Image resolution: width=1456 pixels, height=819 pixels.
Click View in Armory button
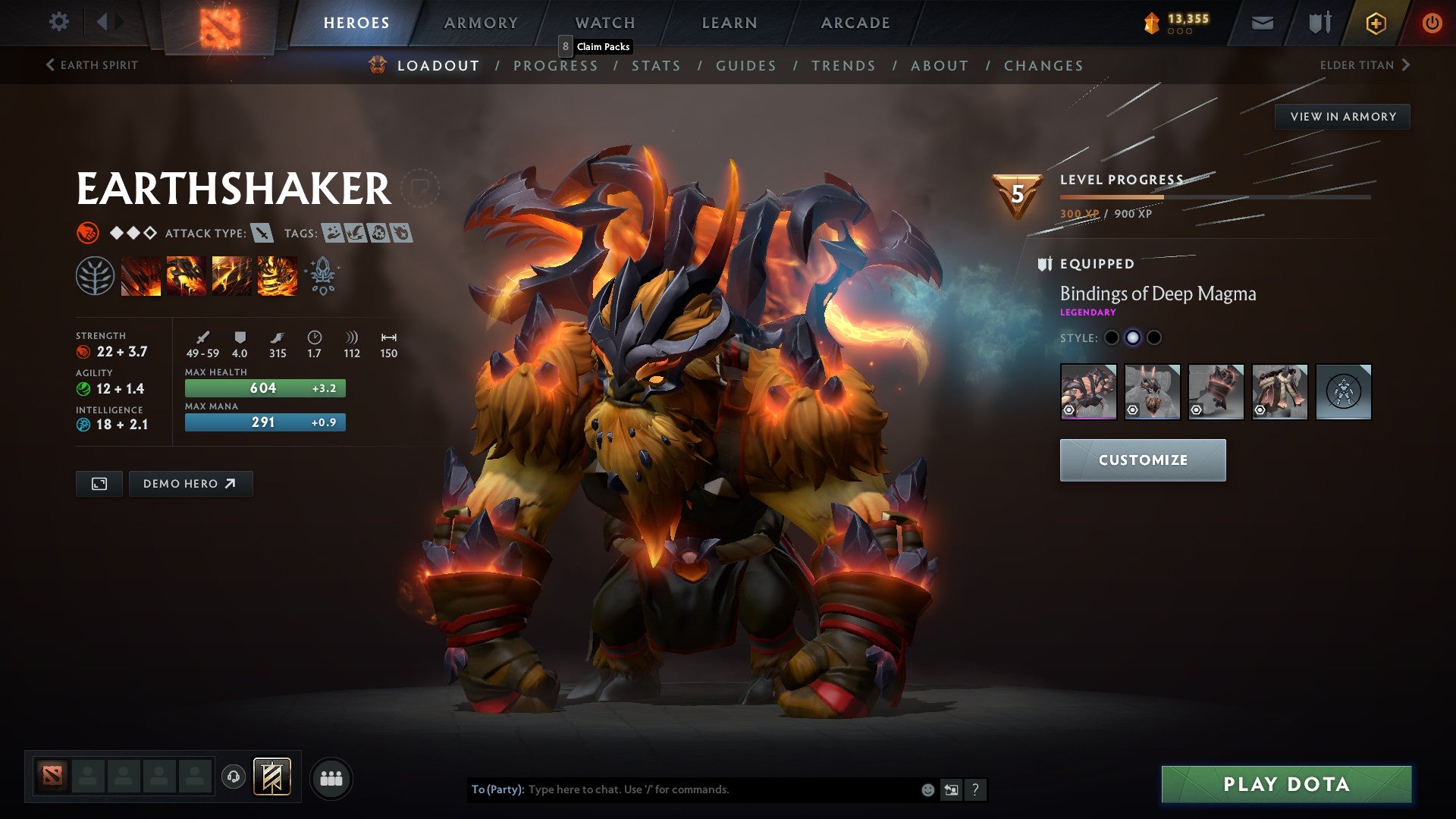[x=1342, y=117]
